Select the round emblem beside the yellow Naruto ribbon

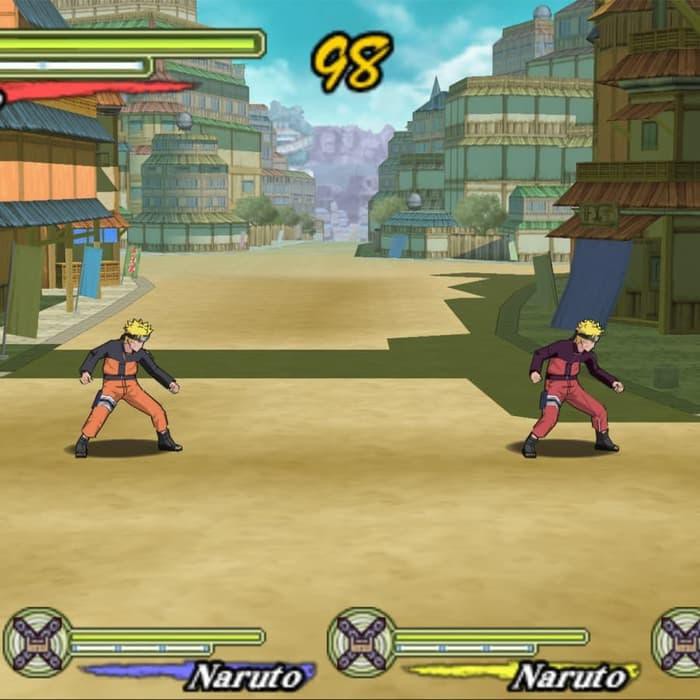[361, 642]
